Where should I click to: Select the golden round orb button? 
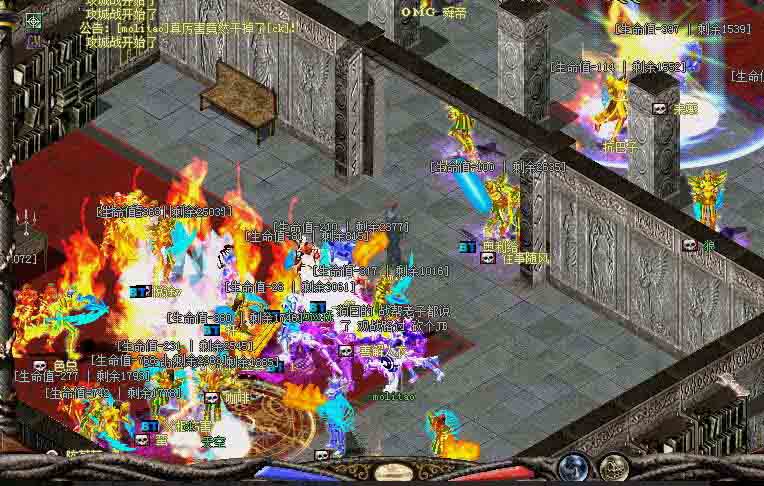coord(614,468)
